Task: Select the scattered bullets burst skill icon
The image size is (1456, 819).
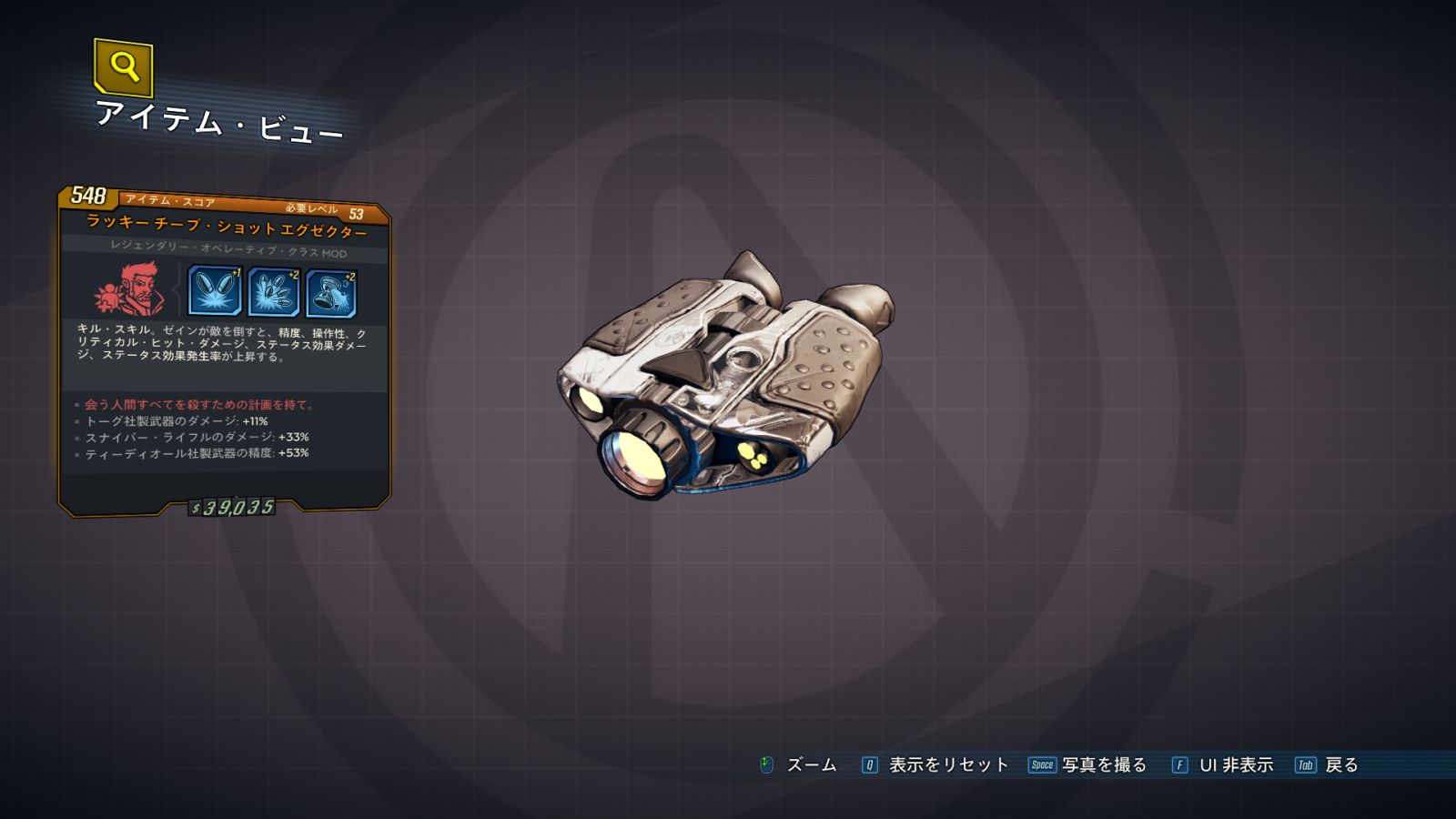Action: click(x=274, y=292)
